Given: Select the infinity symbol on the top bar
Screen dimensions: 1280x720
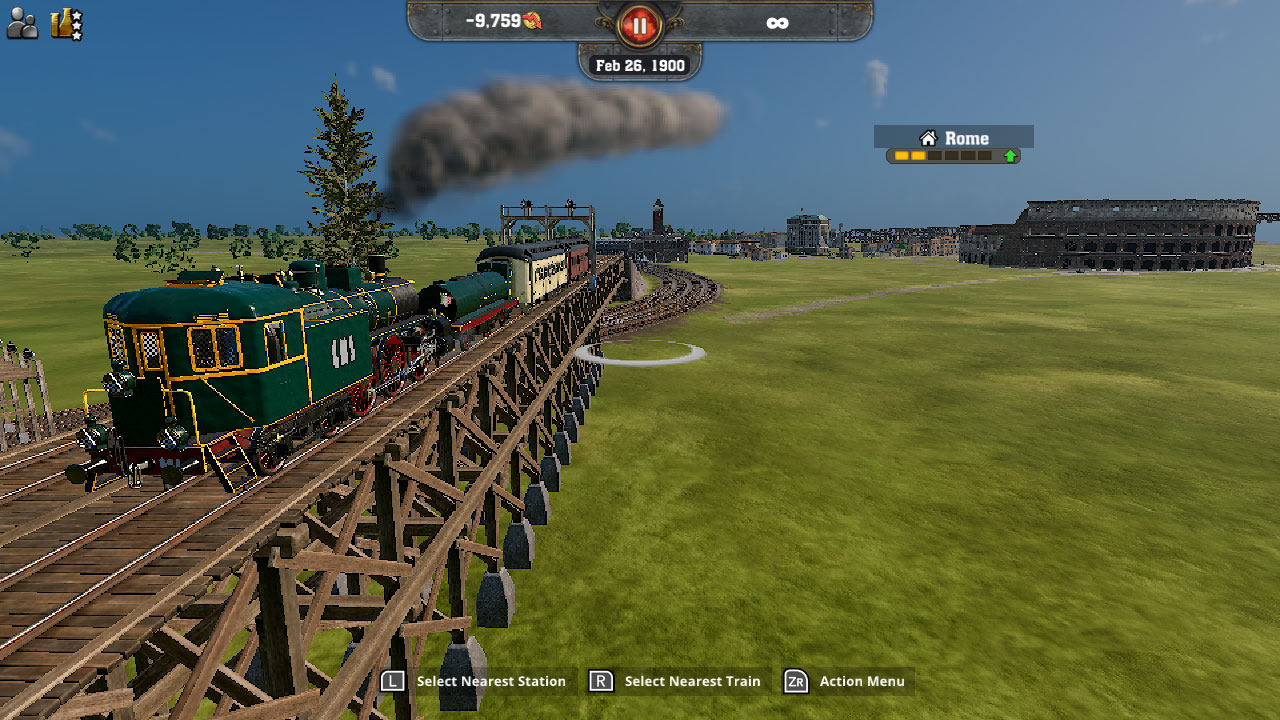Looking at the screenshot, I should pyautogui.click(x=778, y=20).
